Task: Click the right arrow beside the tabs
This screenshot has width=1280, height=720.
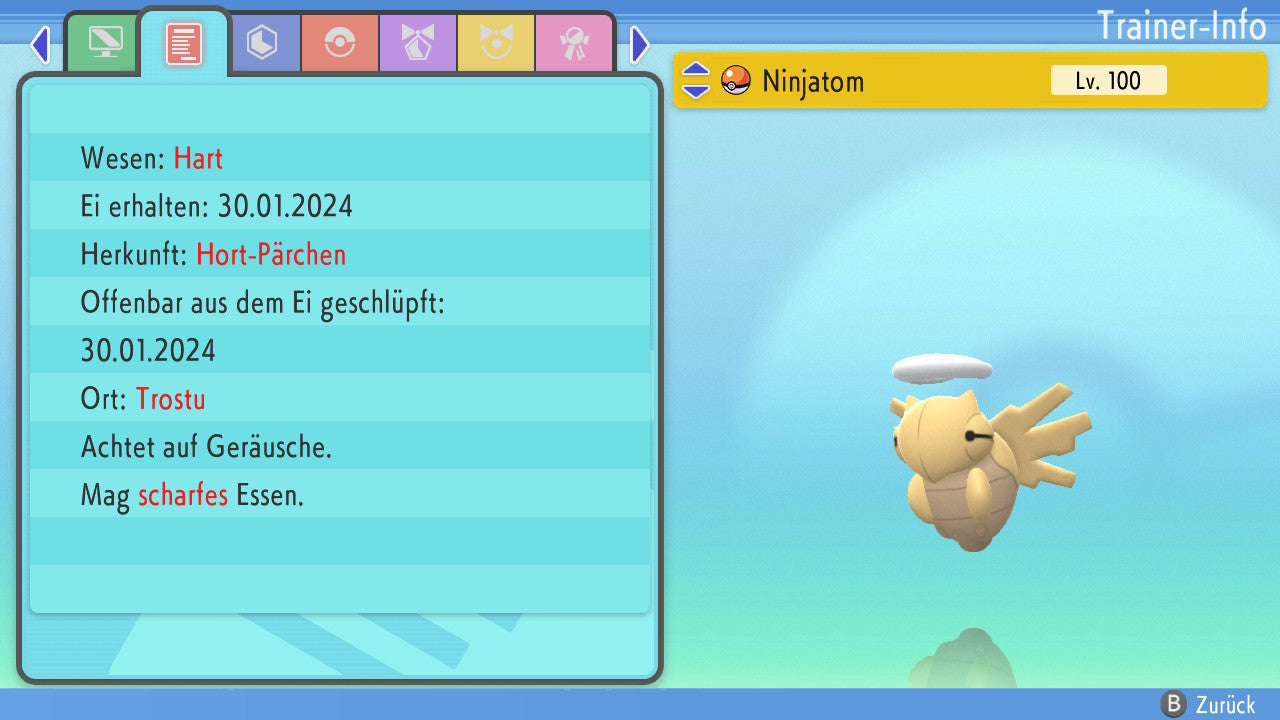Action: [640, 44]
